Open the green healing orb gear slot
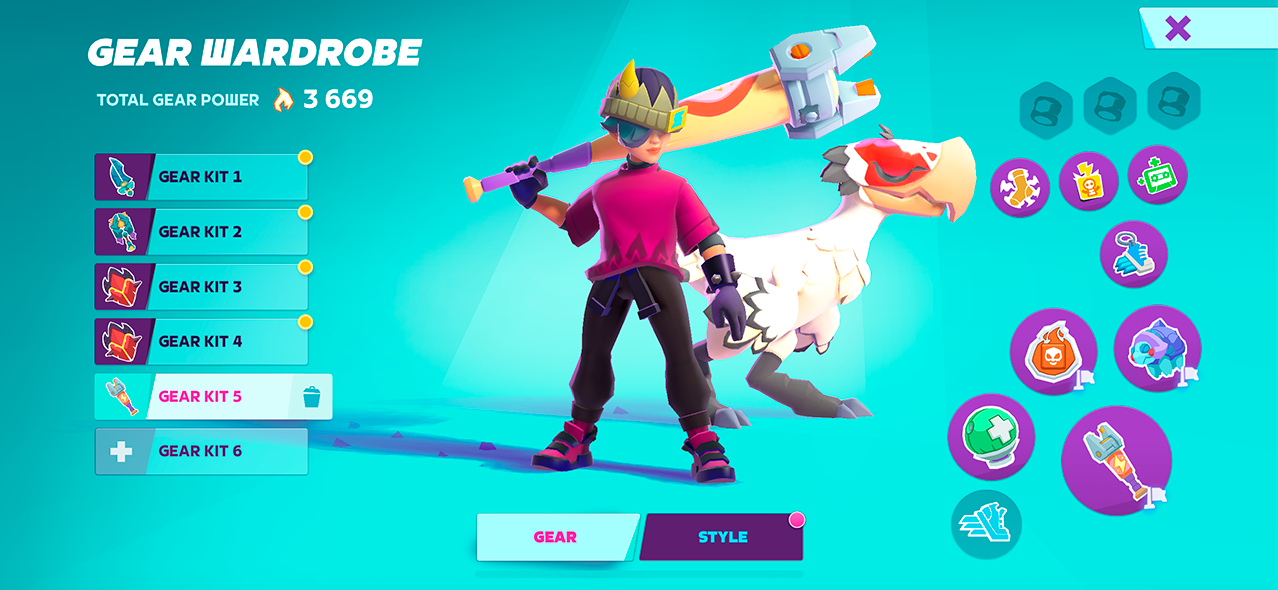 (x=990, y=436)
